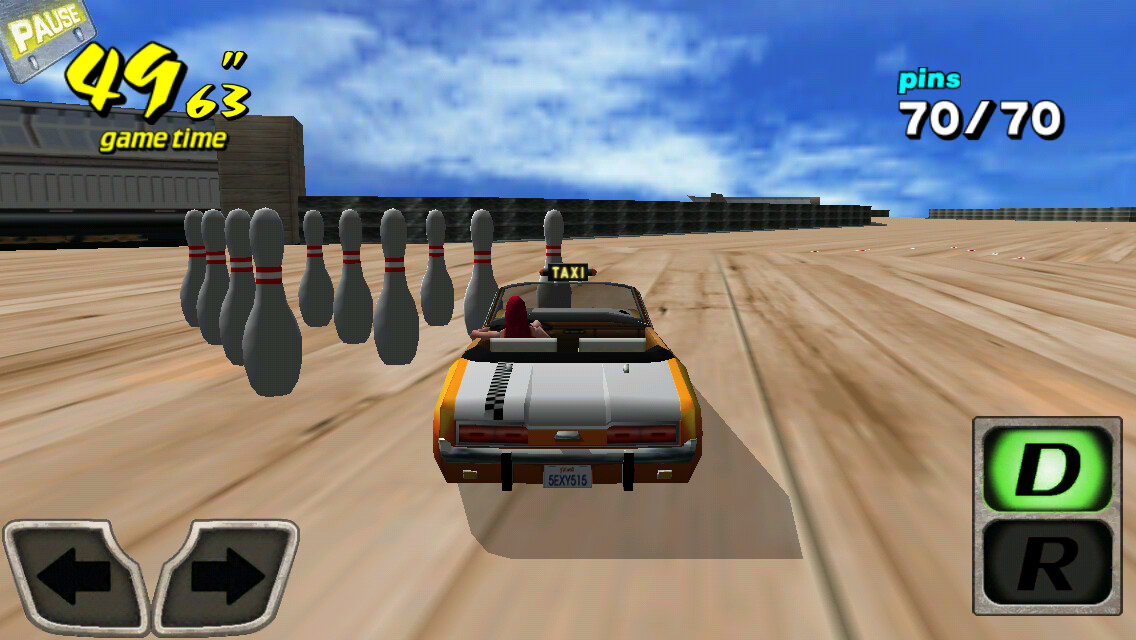Shift into Drive with the D button

point(1047,470)
